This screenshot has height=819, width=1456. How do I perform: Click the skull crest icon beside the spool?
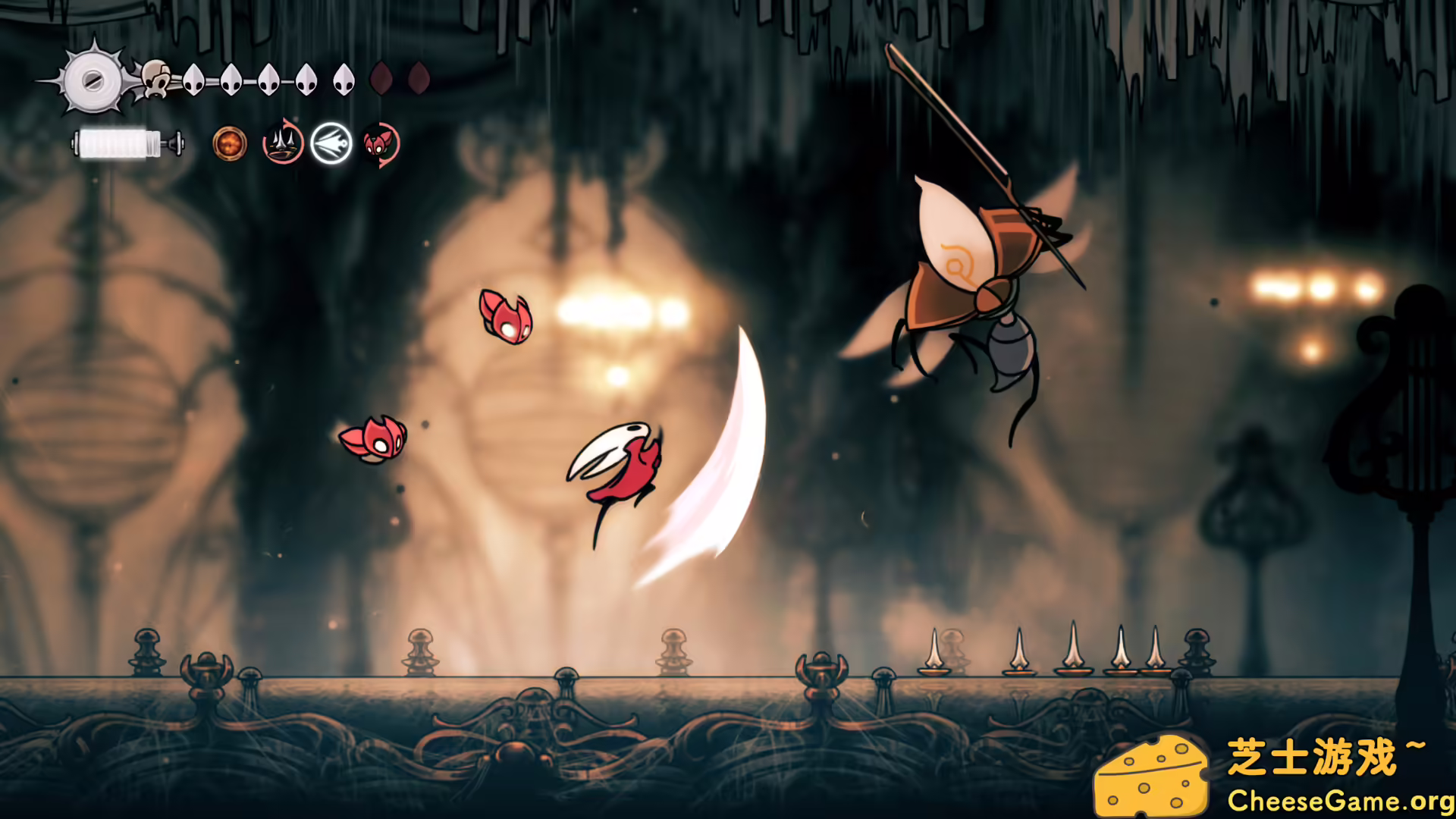point(155,79)
